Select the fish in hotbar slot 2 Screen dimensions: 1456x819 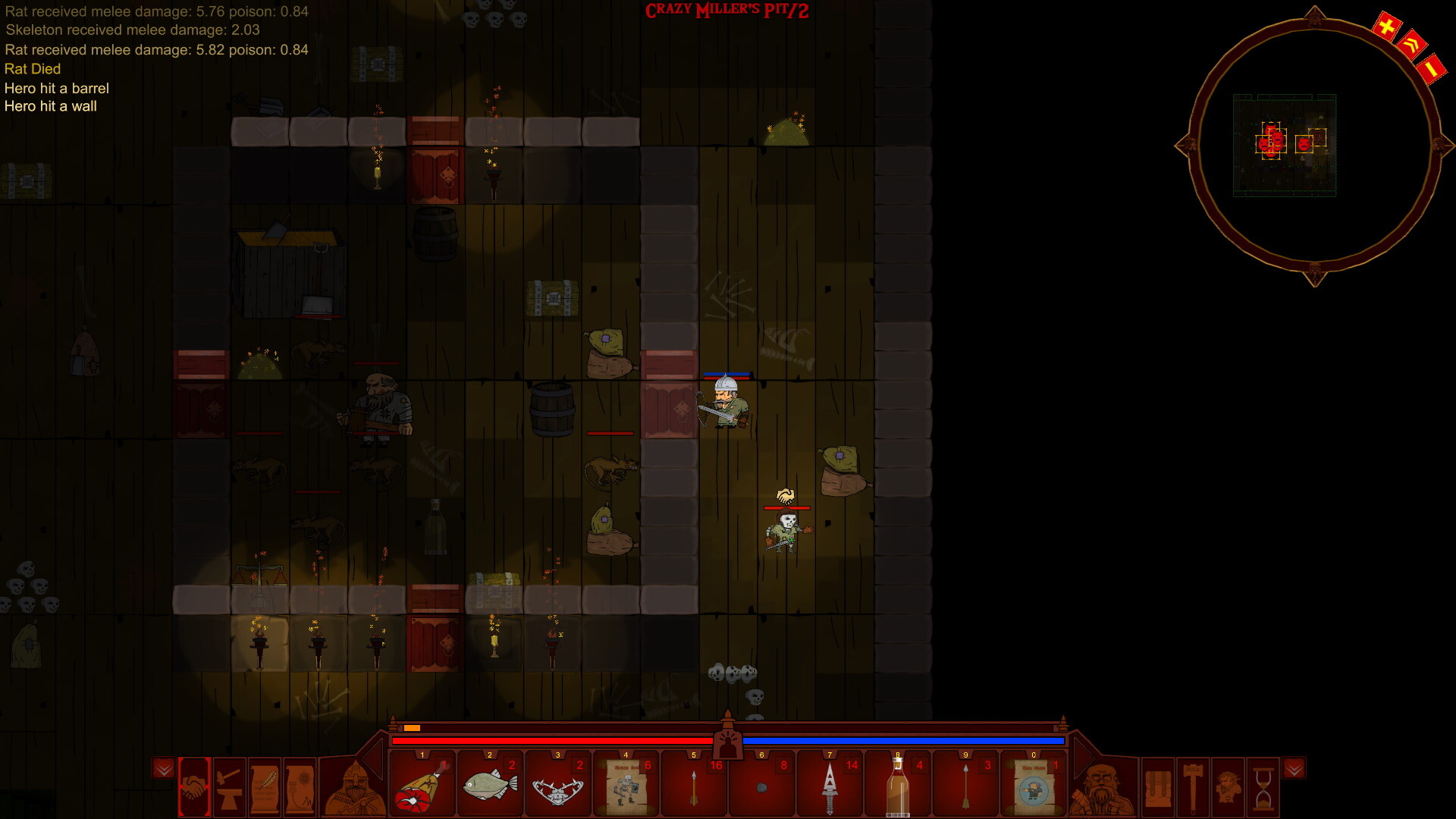(x=490, y=787)
